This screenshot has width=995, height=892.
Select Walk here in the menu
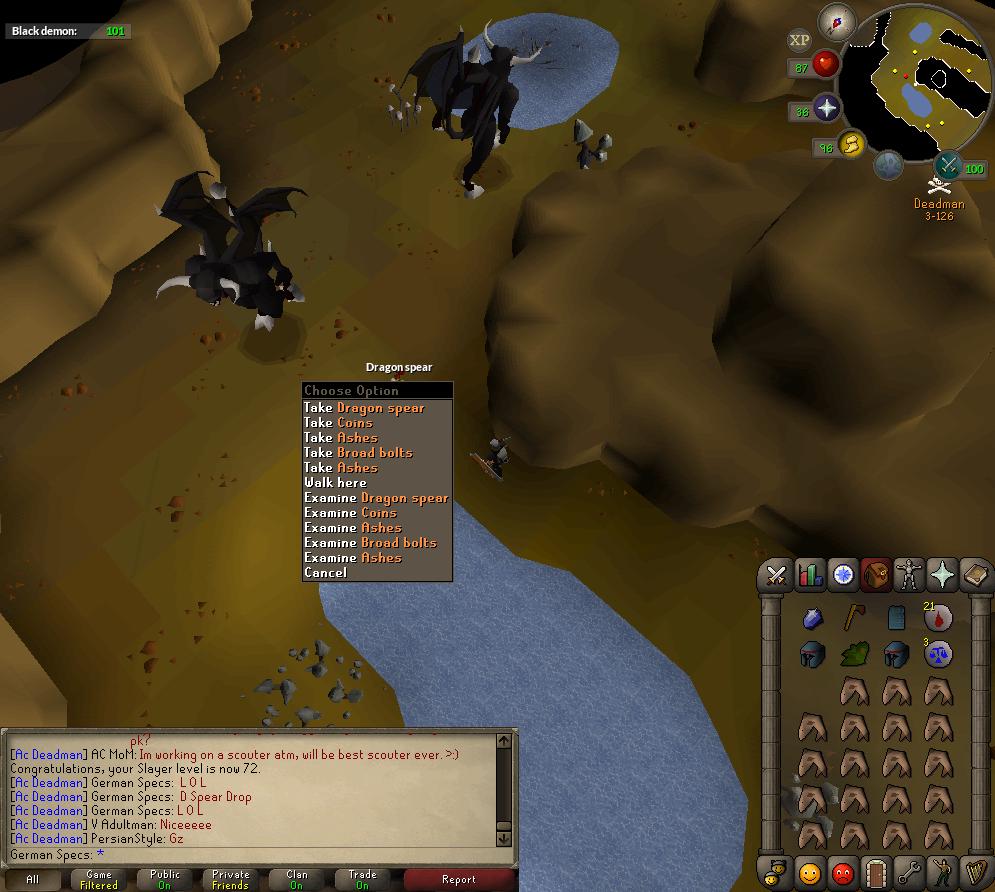(x=335, y=483)
